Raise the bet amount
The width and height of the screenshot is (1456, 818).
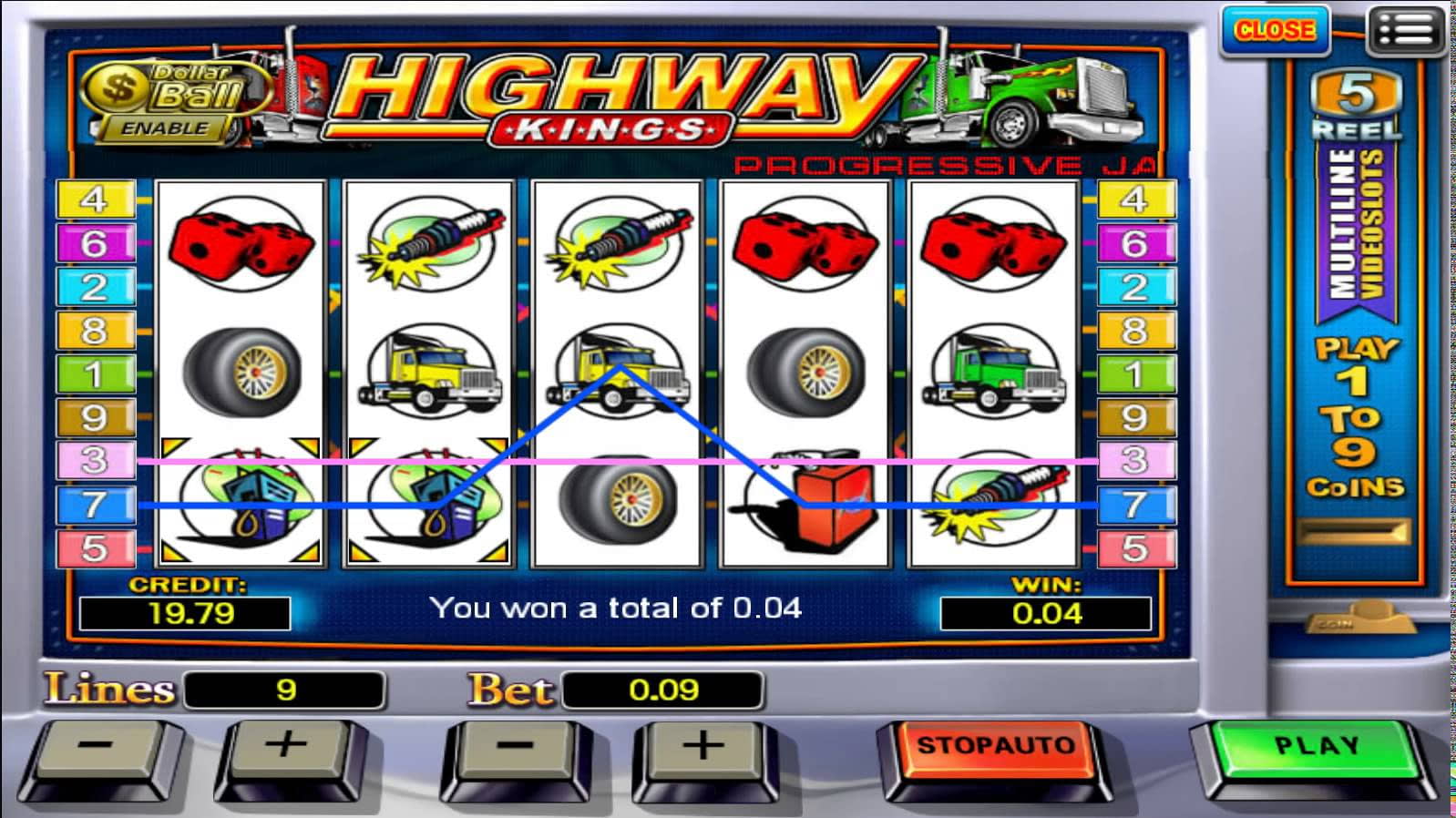[x=702, y=747]
